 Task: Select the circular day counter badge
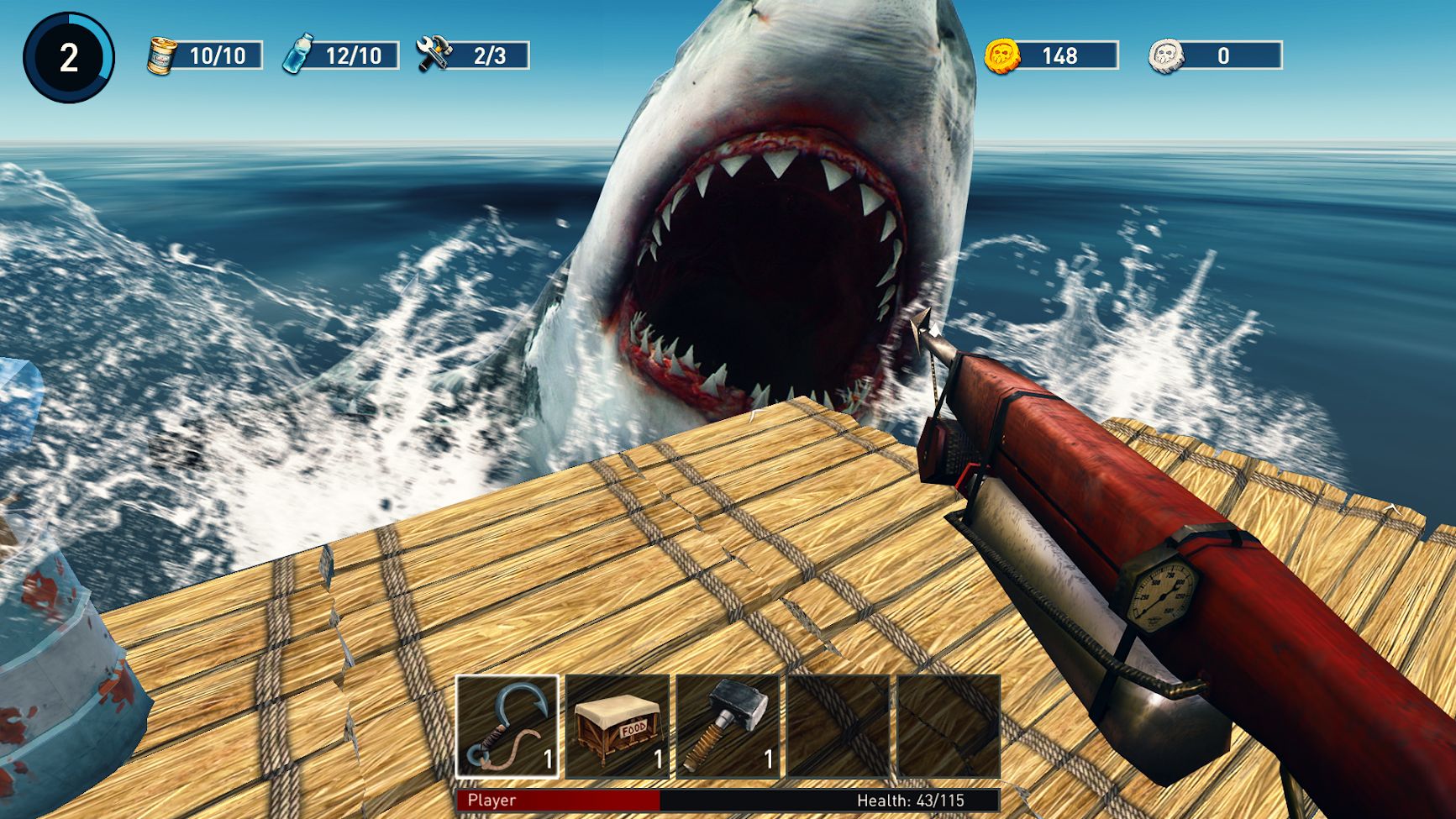pyautogui.click(x=69, y=57)
